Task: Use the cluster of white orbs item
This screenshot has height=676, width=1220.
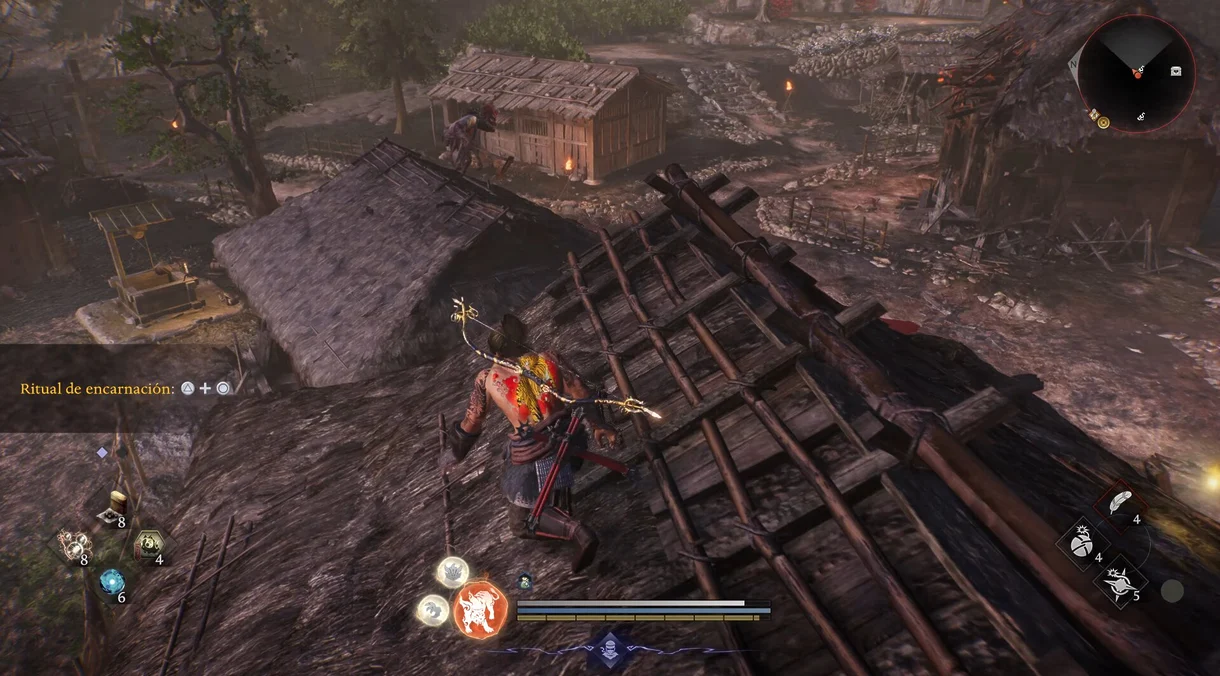Action: 70,545
